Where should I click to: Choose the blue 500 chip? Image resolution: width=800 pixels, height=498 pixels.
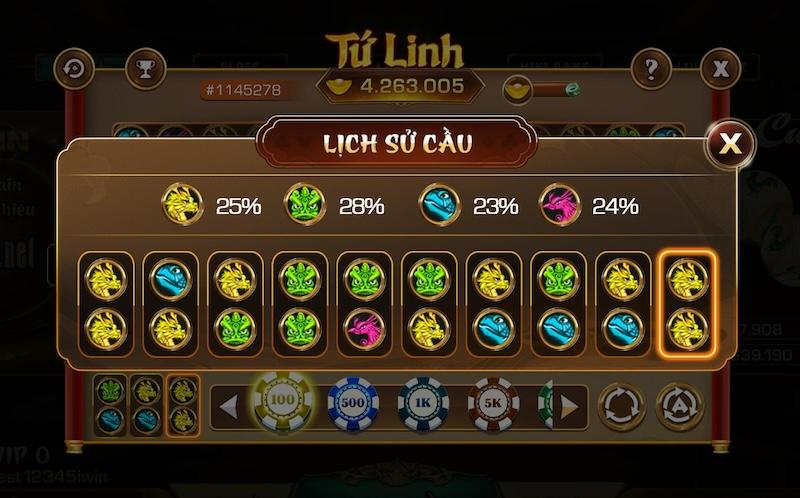point(352,404)
